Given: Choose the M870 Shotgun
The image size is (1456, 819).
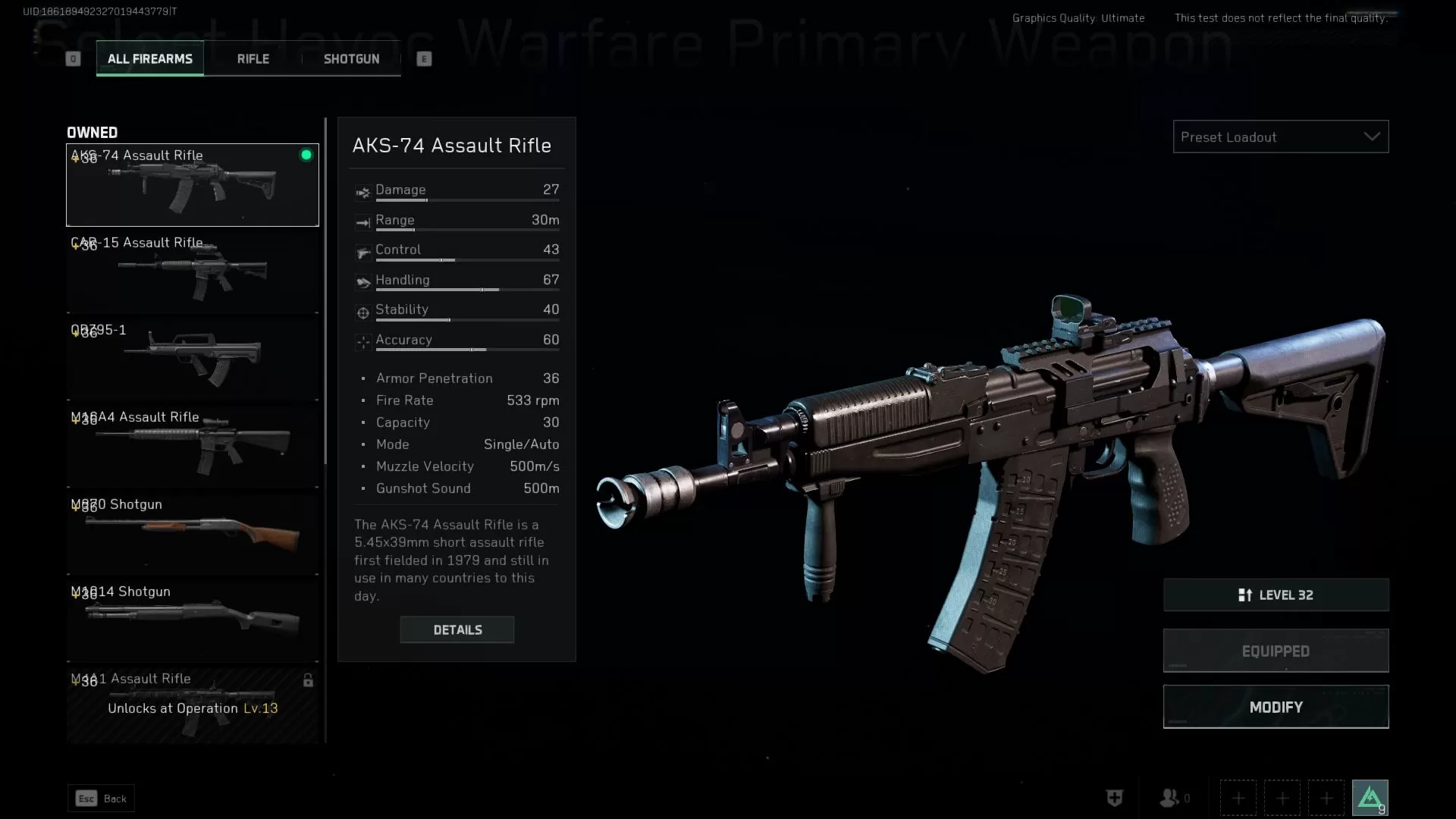Looking at the screenshot, I should (192, 533).
